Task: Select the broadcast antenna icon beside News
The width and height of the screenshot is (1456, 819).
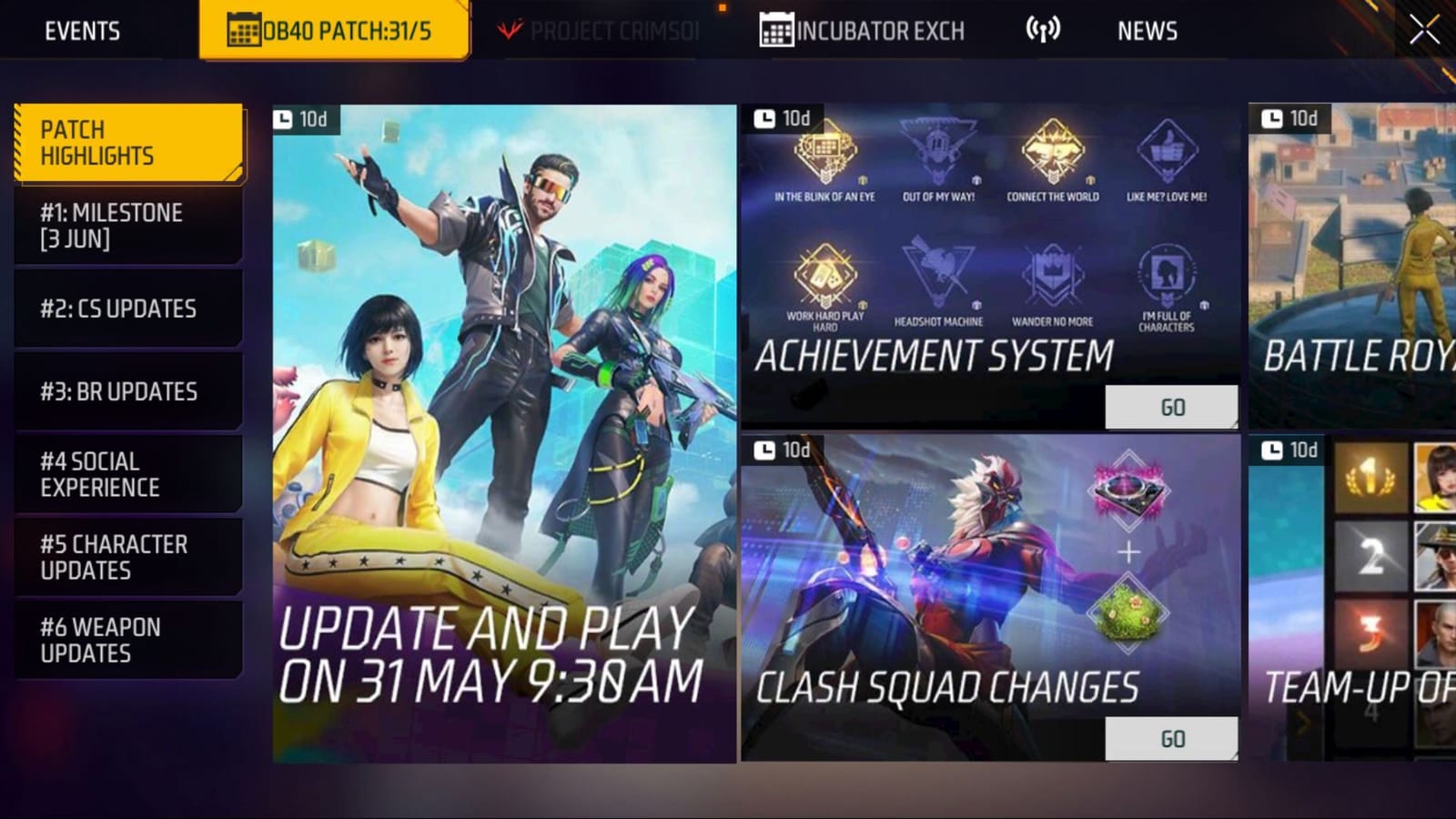Action: point(1040,28)
